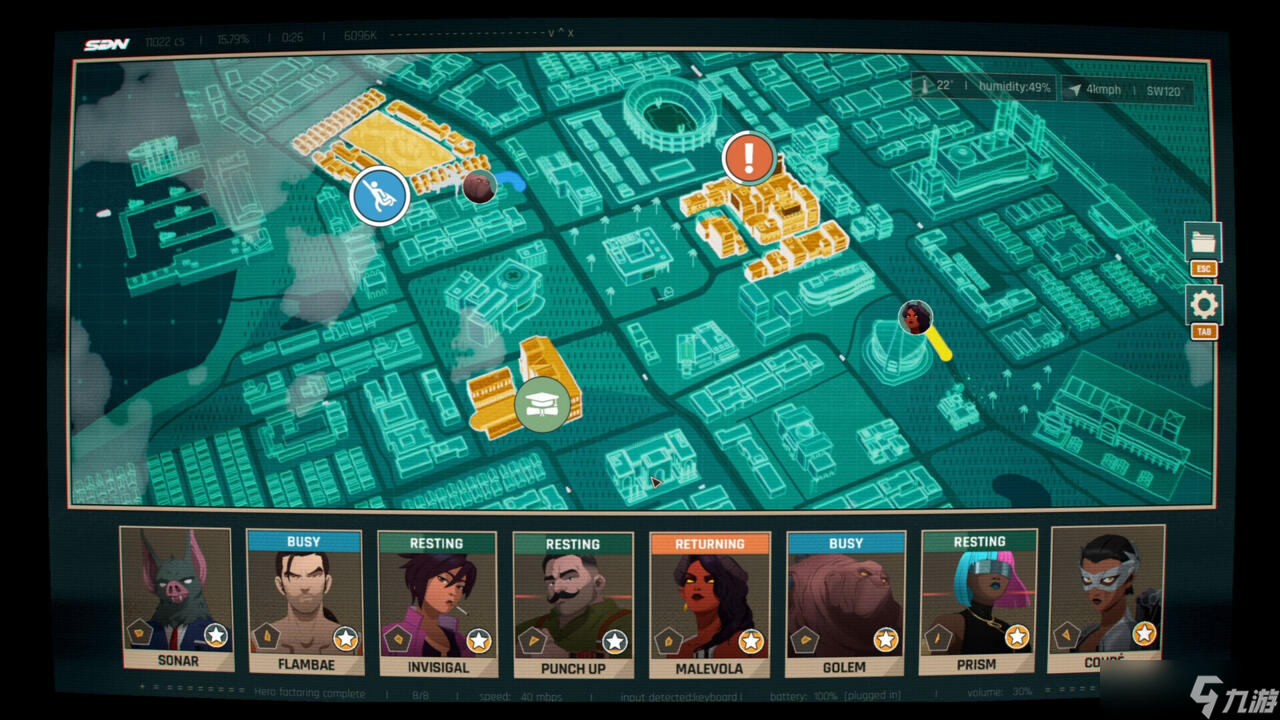Click the Malevola hero card
Image resolution: width=1280 pixels, height=720 pixels.
coord(709,605)
